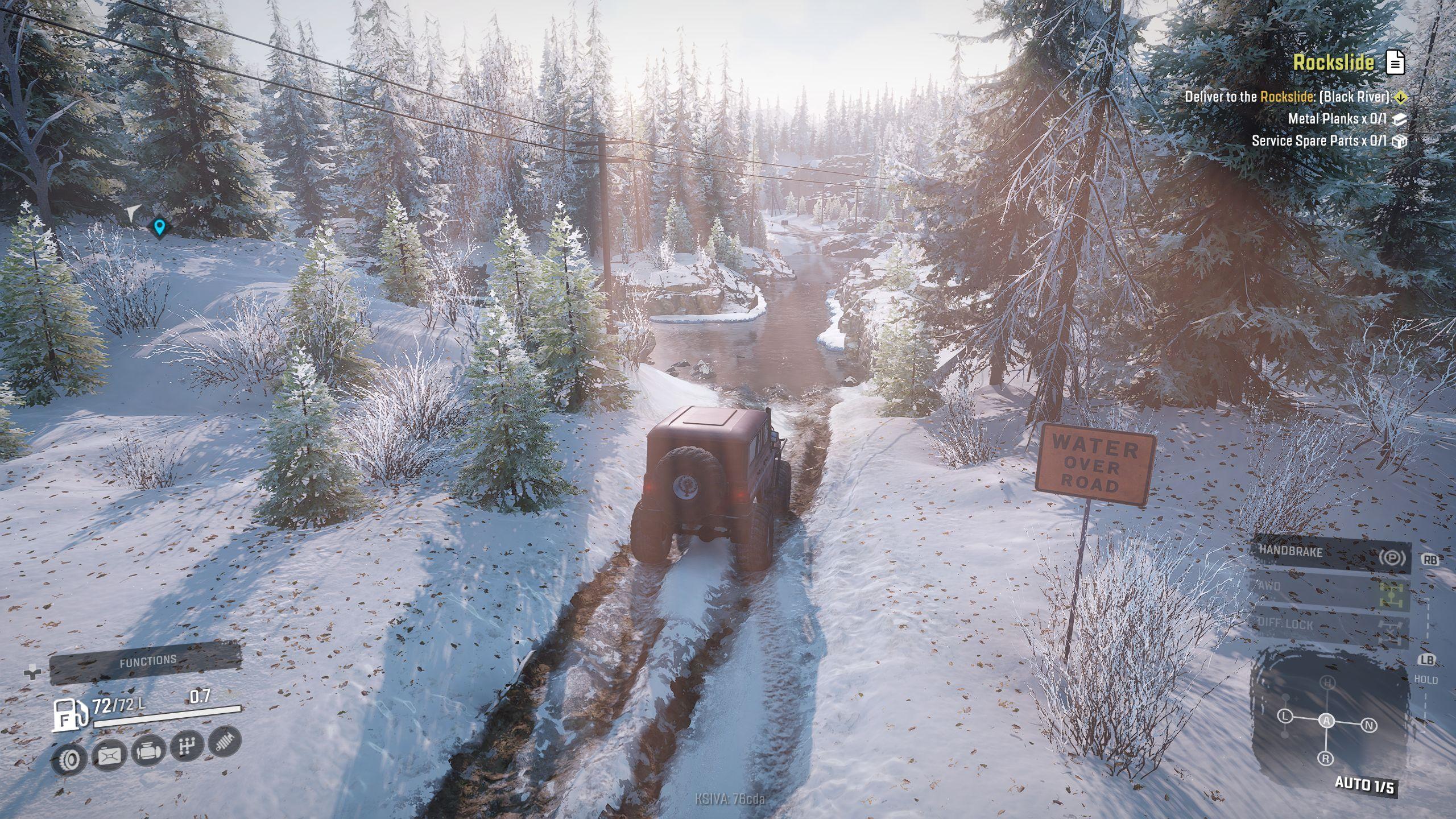Click the suspension damage status icon
Image resolution: width=1456 pixels, height=819 pixels.
point(225,742)
